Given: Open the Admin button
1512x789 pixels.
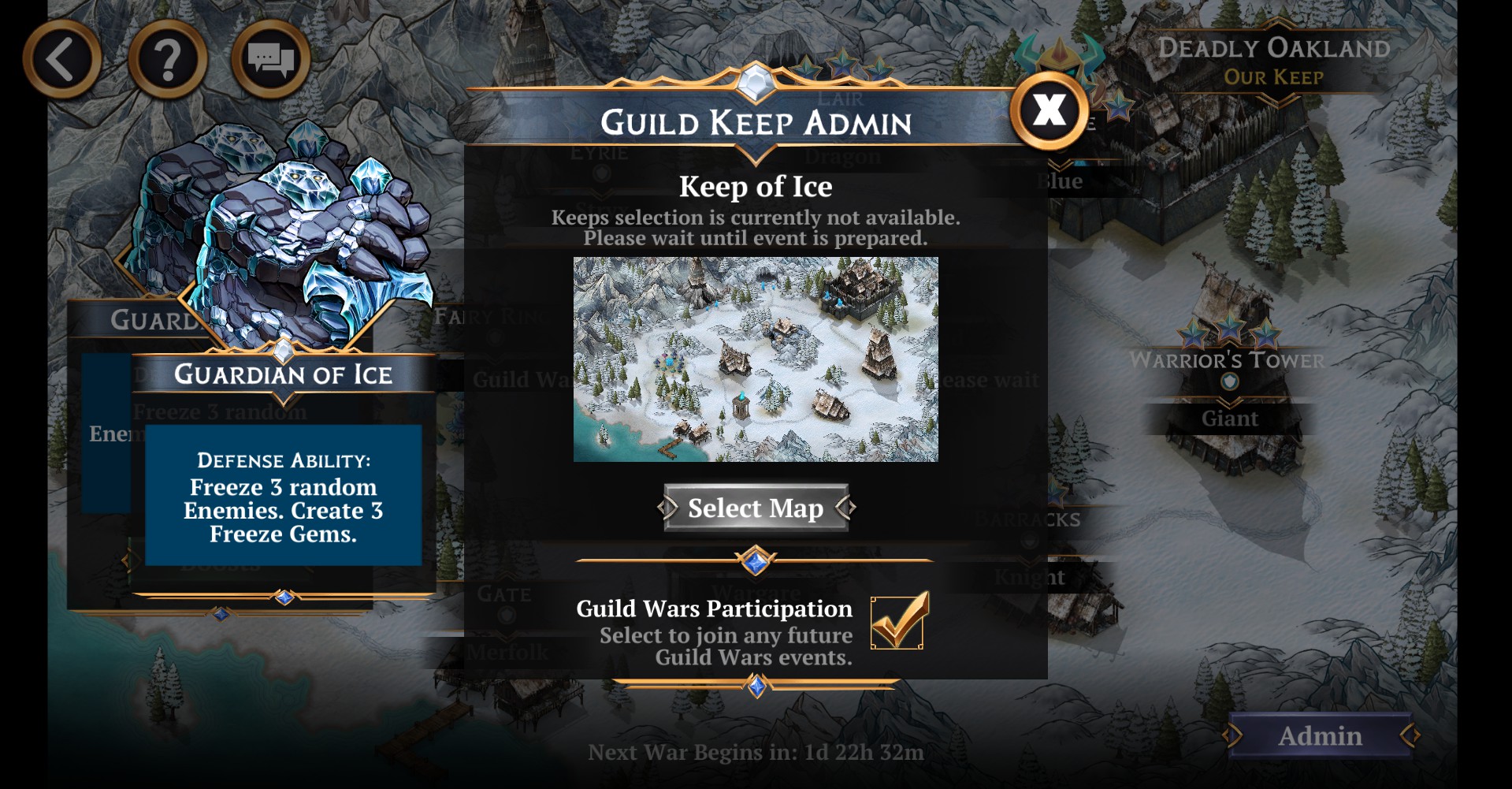Looking at the screenshot, I should pos(1320,735).
